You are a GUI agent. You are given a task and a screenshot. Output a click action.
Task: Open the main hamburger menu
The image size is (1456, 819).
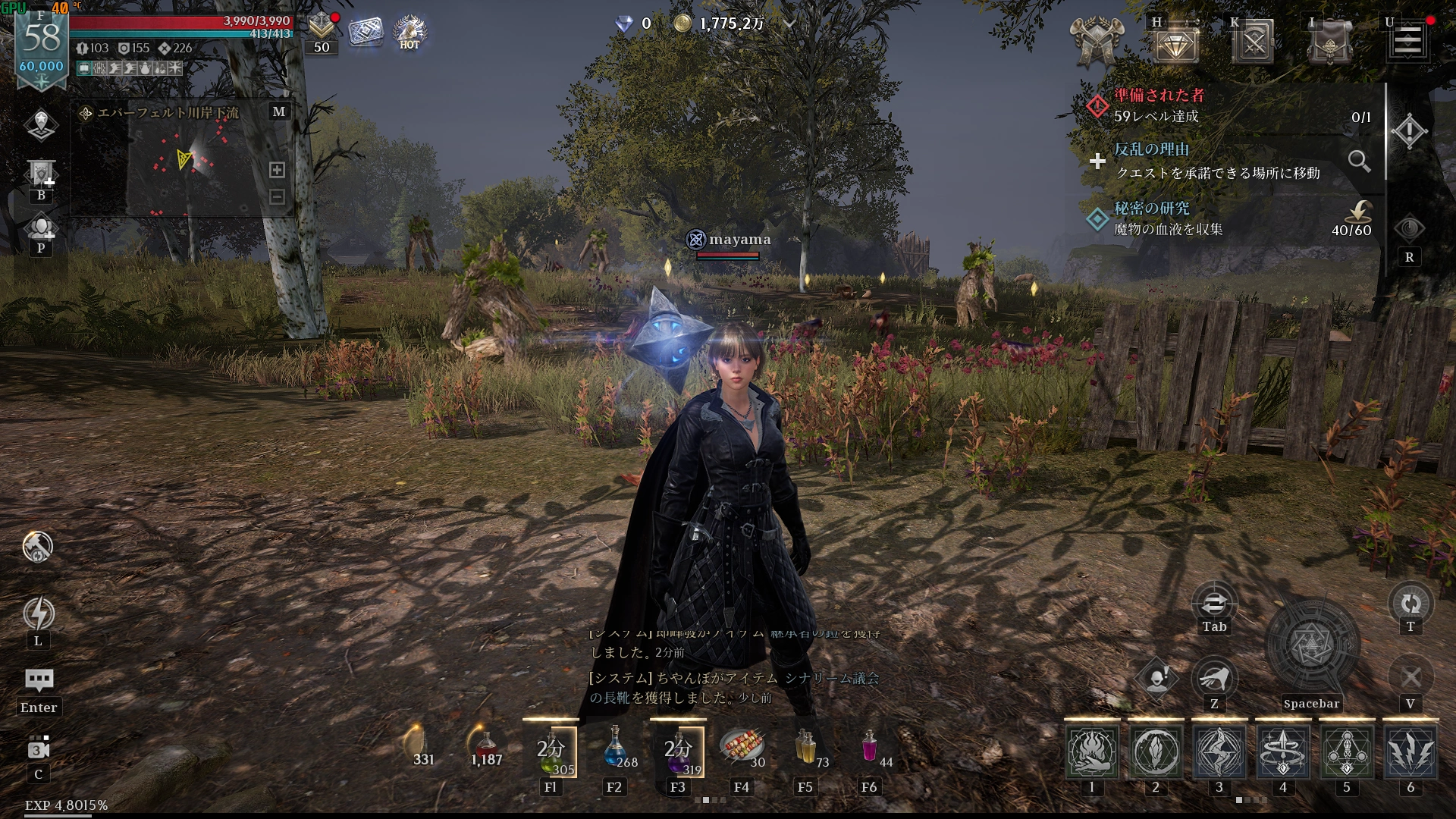coord(1408,41)
